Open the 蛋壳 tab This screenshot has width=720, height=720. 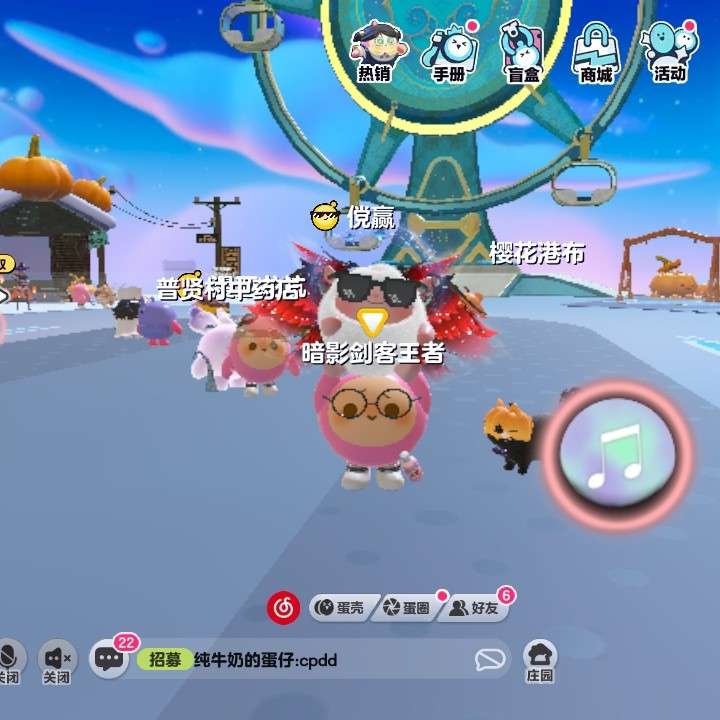pyautogui.click(x=341, y=607)
